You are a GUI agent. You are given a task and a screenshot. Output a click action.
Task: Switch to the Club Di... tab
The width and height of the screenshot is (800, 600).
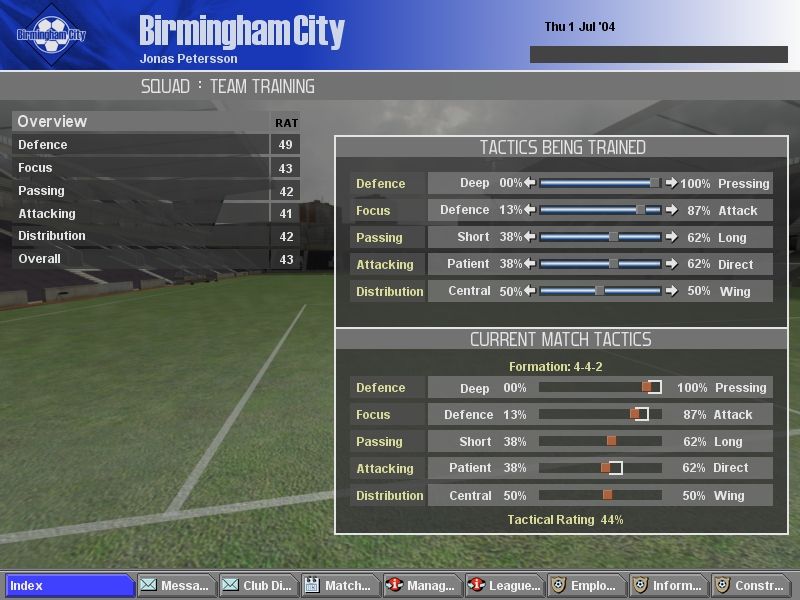(x=257, y=586)
